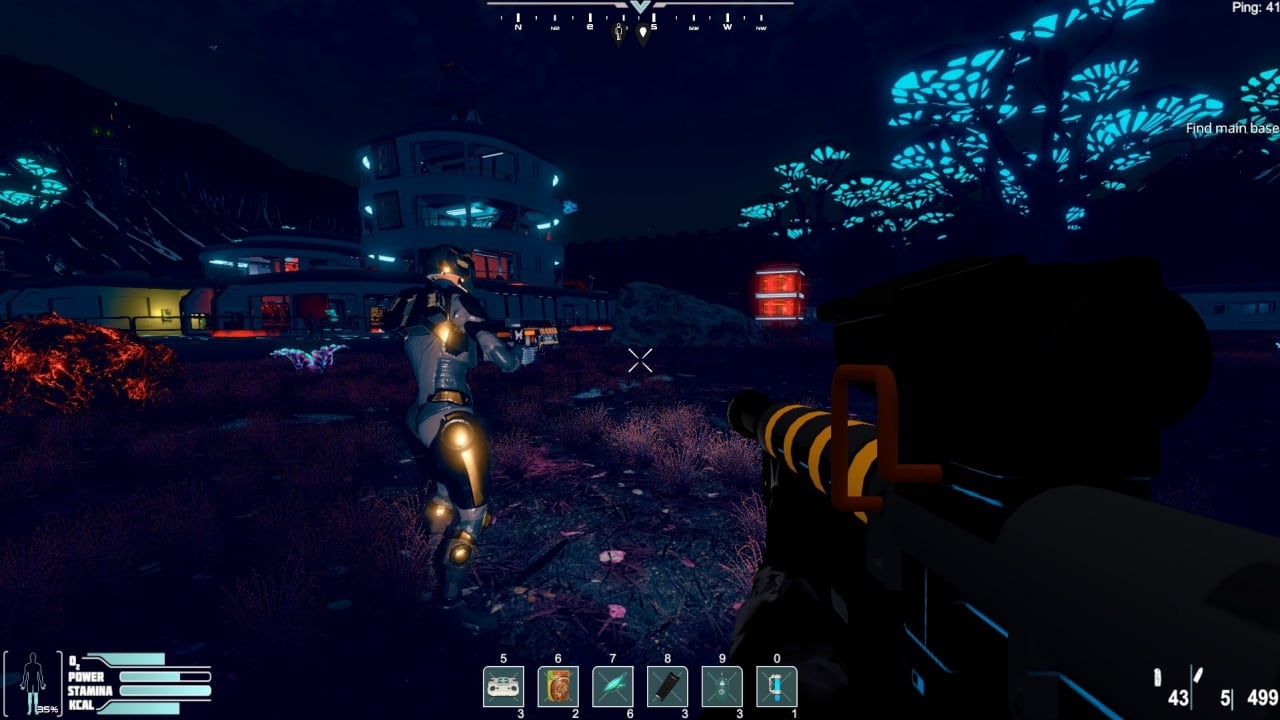
Task: Pick the black cylinder item in slot 8
Action: [667, 687]
